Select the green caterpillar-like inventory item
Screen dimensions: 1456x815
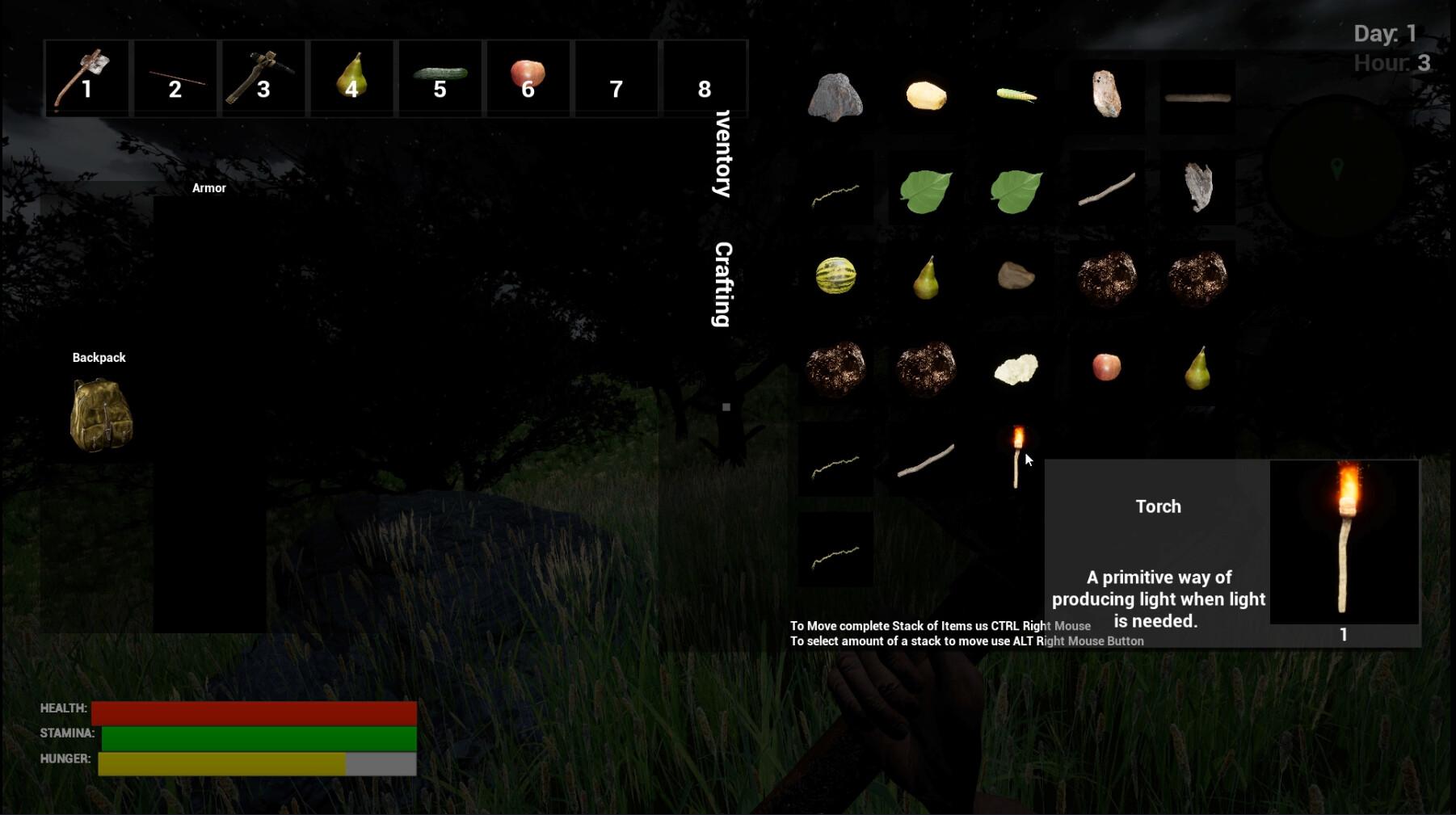coord(1016,95)
